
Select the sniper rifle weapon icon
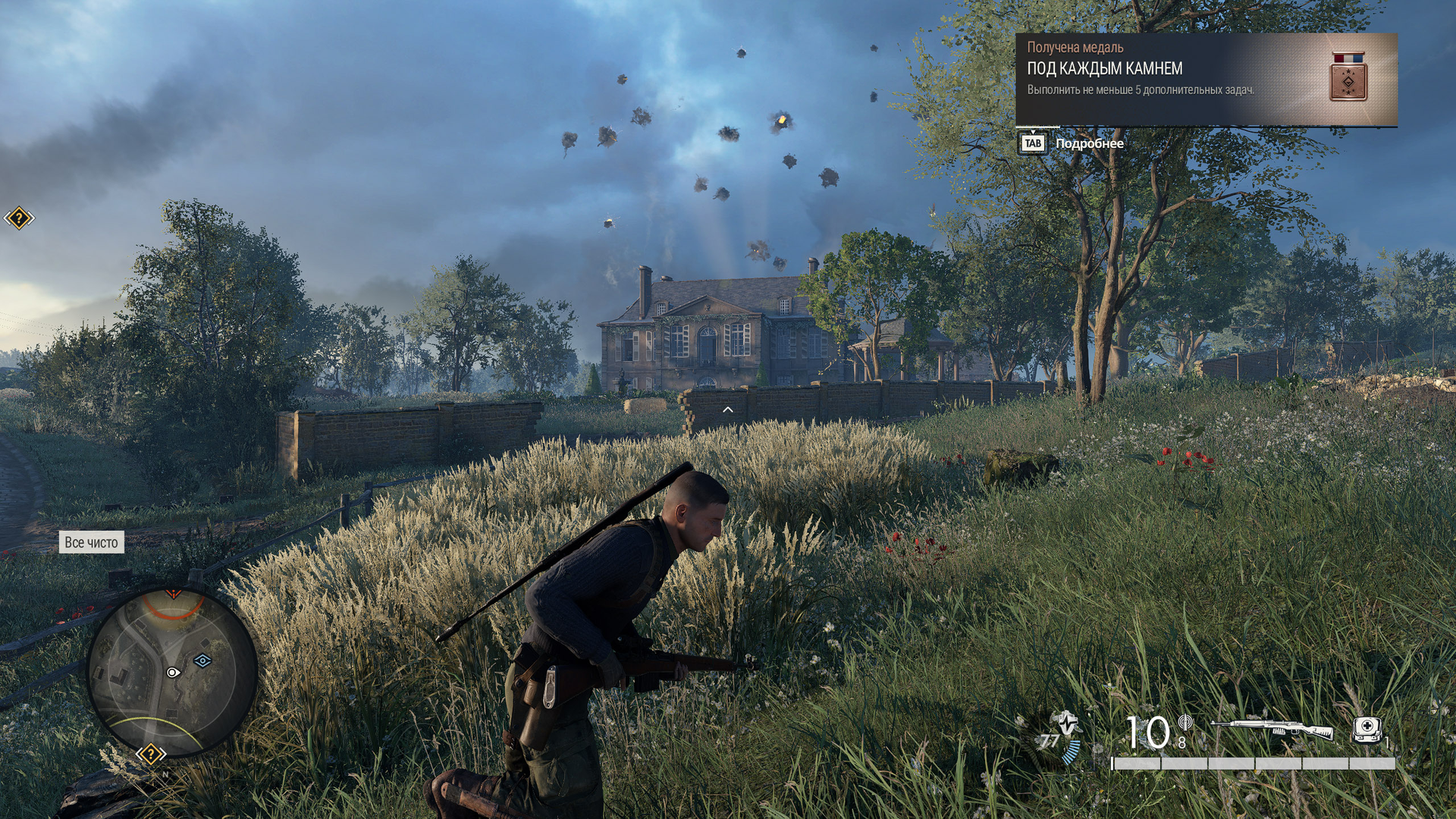click(x=1272, y=729)
